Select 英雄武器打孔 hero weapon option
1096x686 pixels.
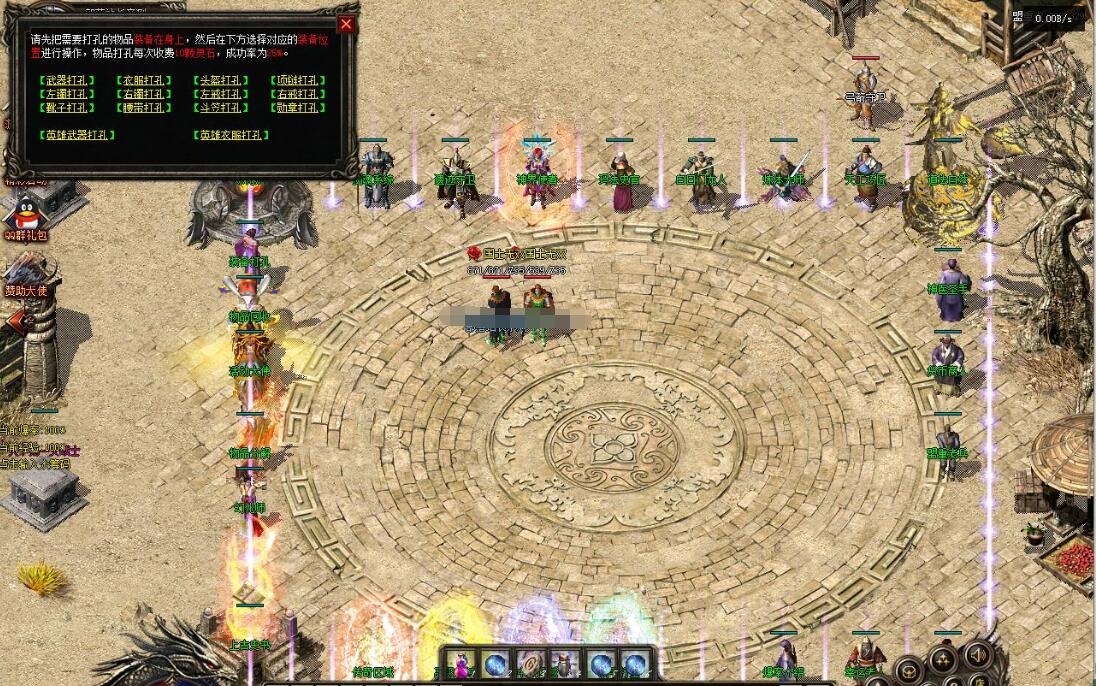(x=77, y=135)
